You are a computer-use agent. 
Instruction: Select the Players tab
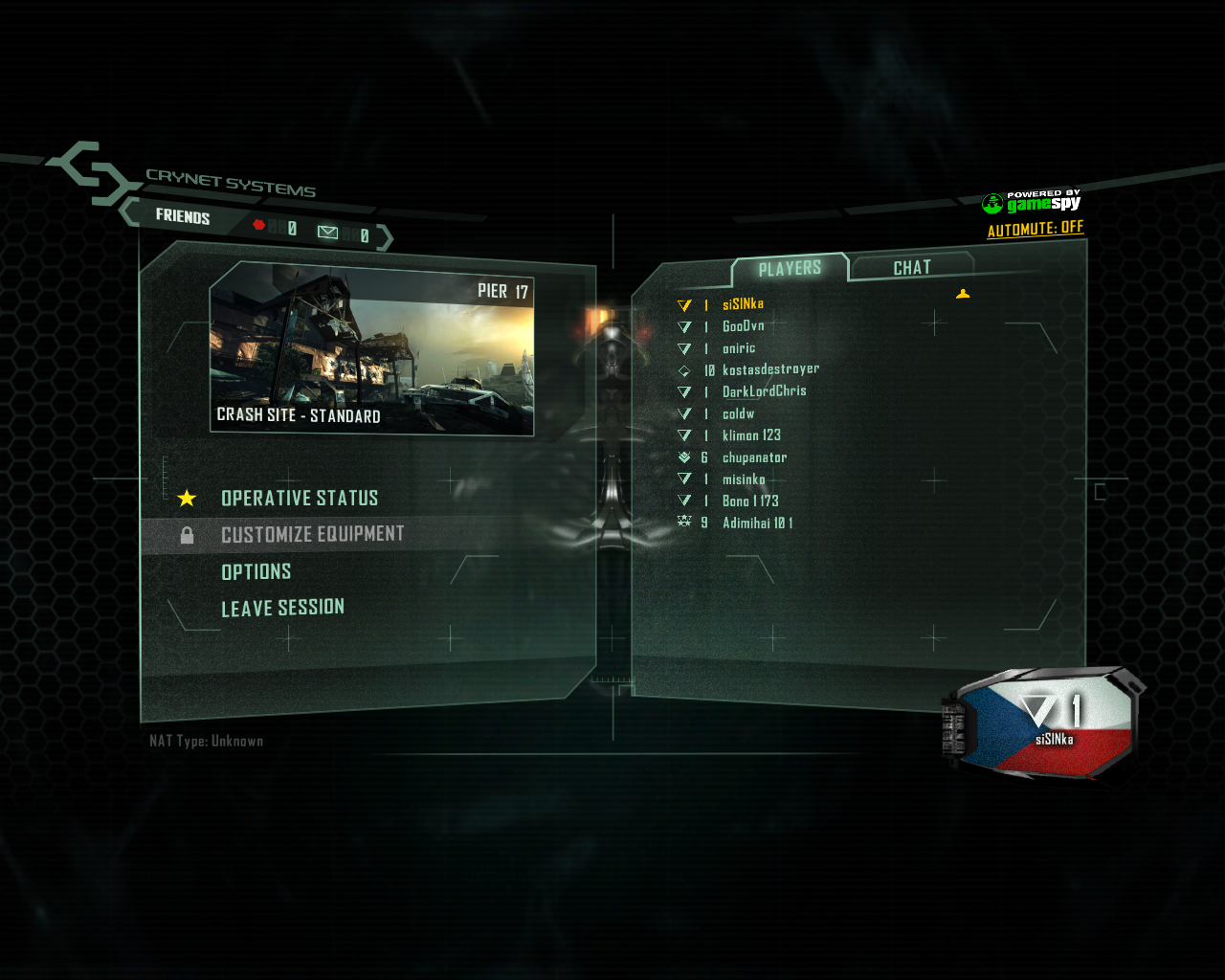click(790, 269)
